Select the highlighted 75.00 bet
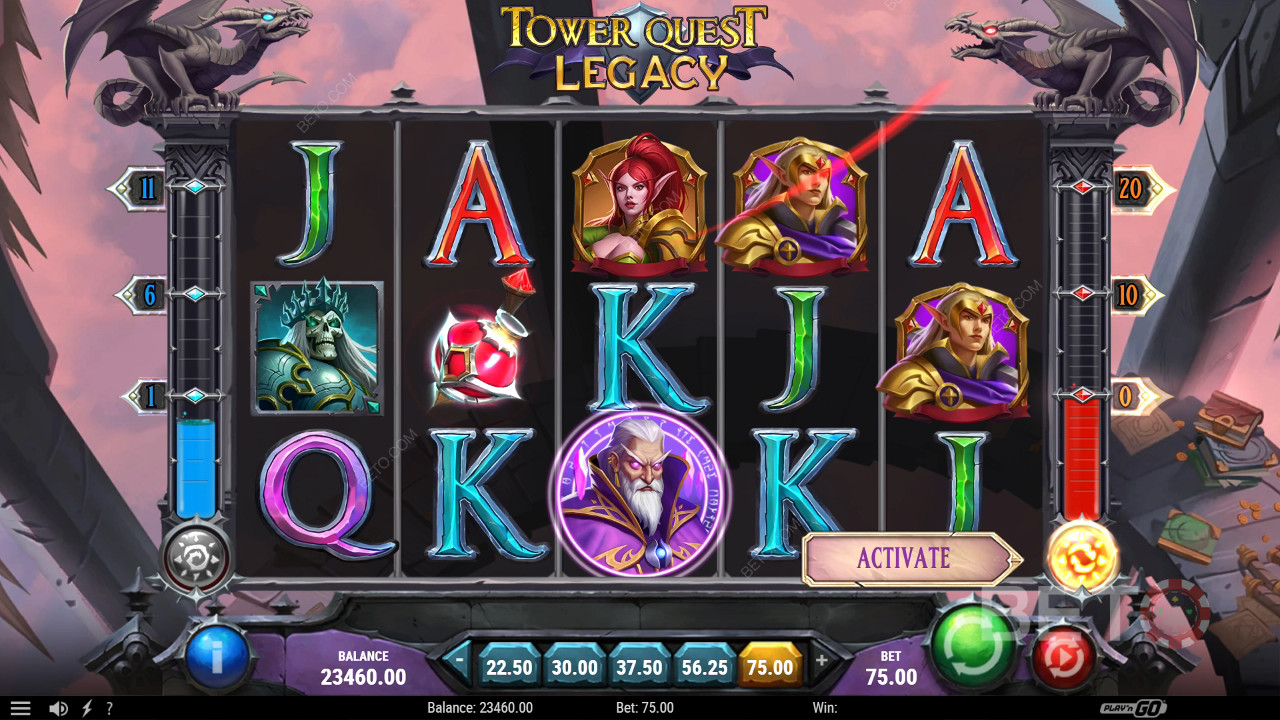This screenshot has width=1280, height=720. point(770,667)
